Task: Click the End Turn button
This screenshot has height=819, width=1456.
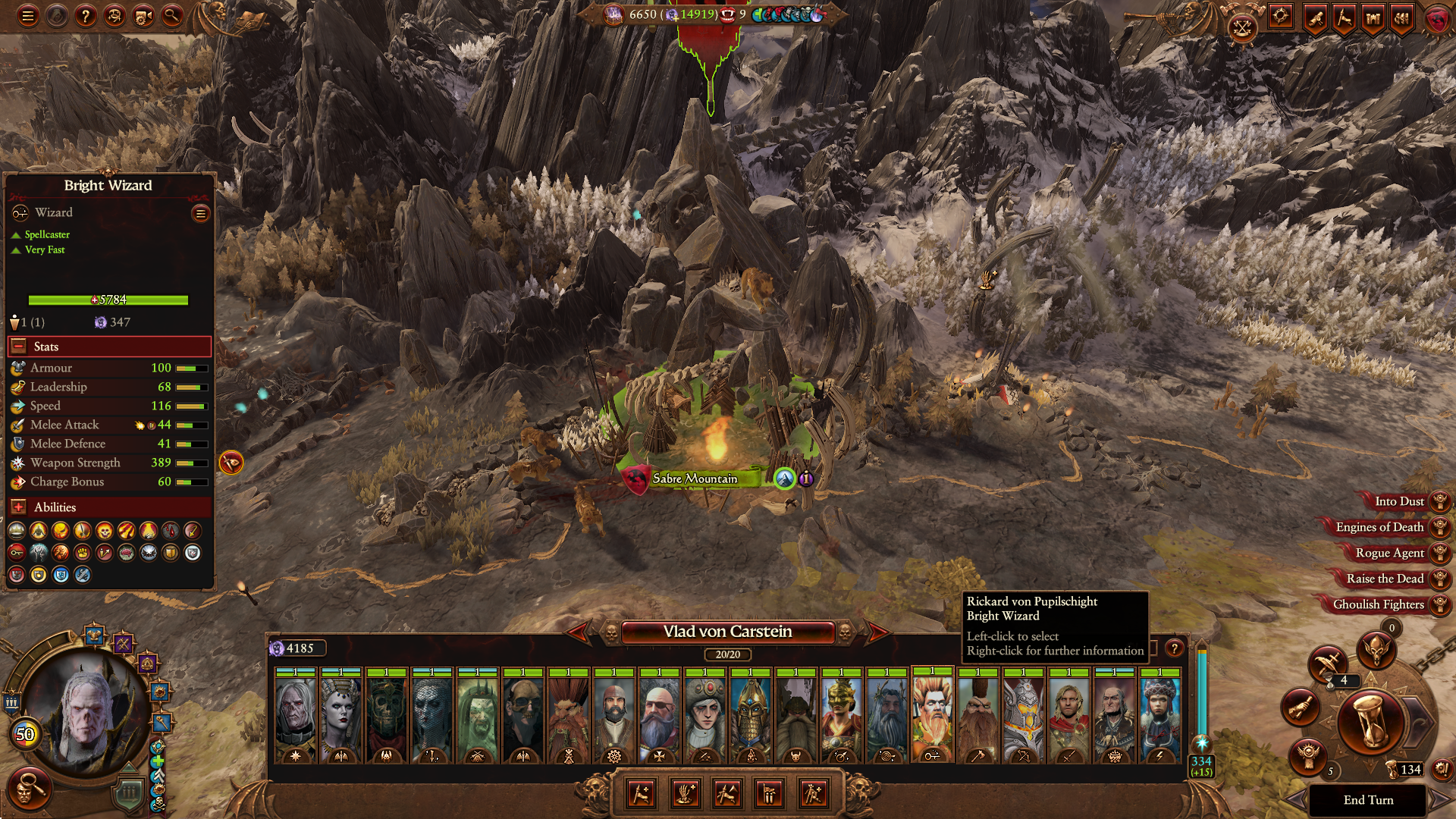Action: (x=1368, y=800)
